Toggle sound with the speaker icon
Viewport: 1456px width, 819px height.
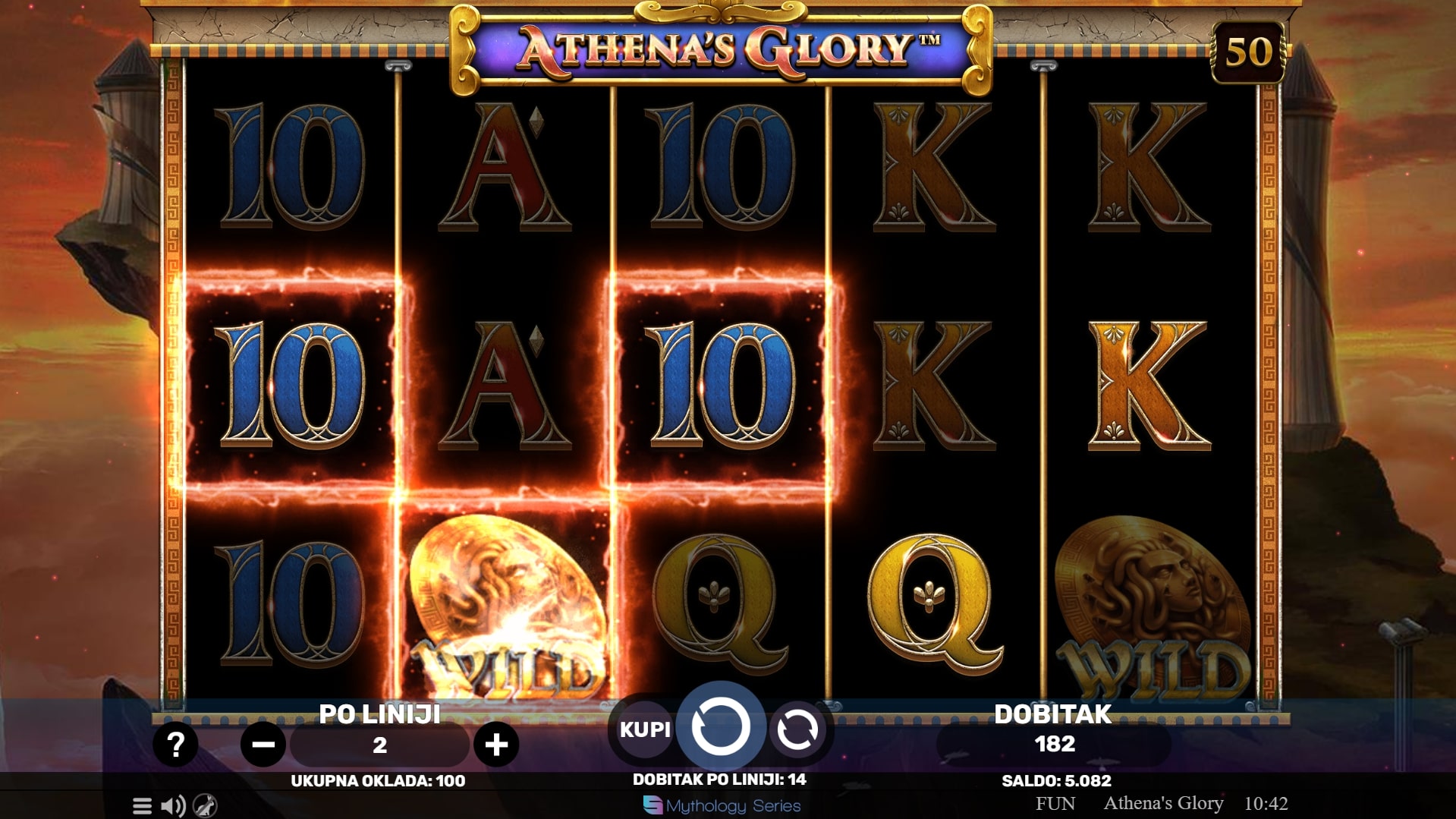(173, 806)
